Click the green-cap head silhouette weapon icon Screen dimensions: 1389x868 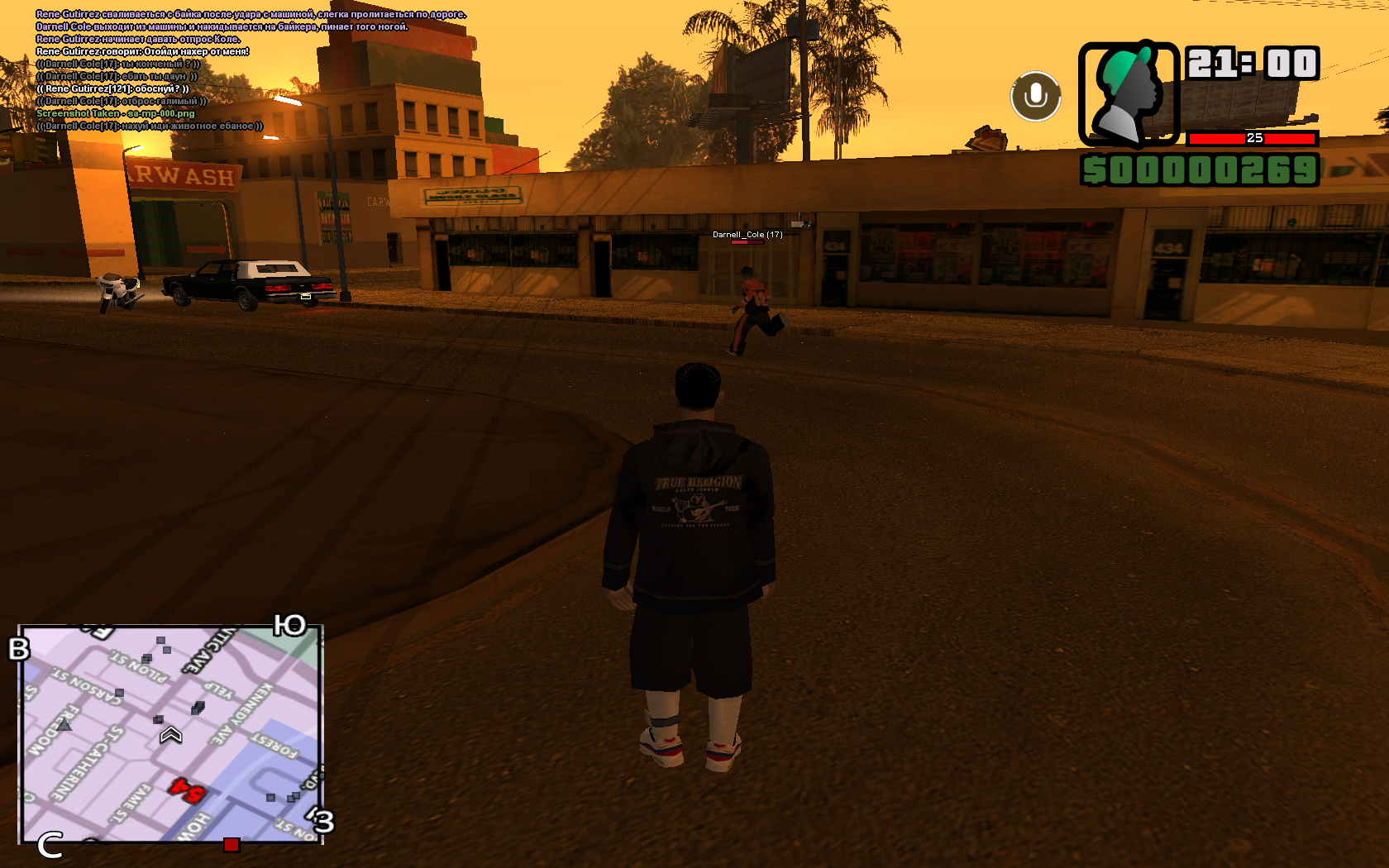tap(1128, 93)
